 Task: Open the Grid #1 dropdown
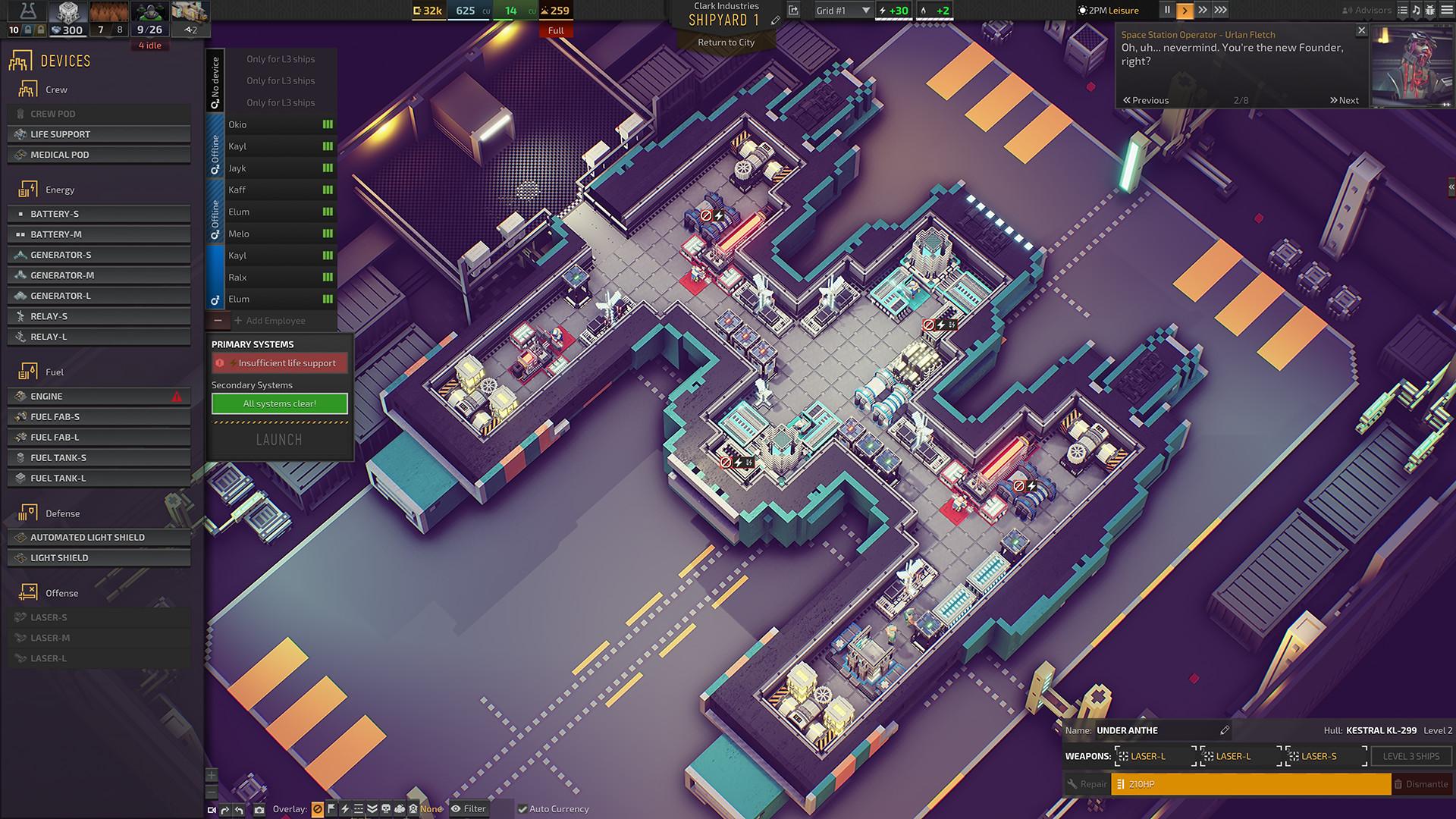pos(843,11)
